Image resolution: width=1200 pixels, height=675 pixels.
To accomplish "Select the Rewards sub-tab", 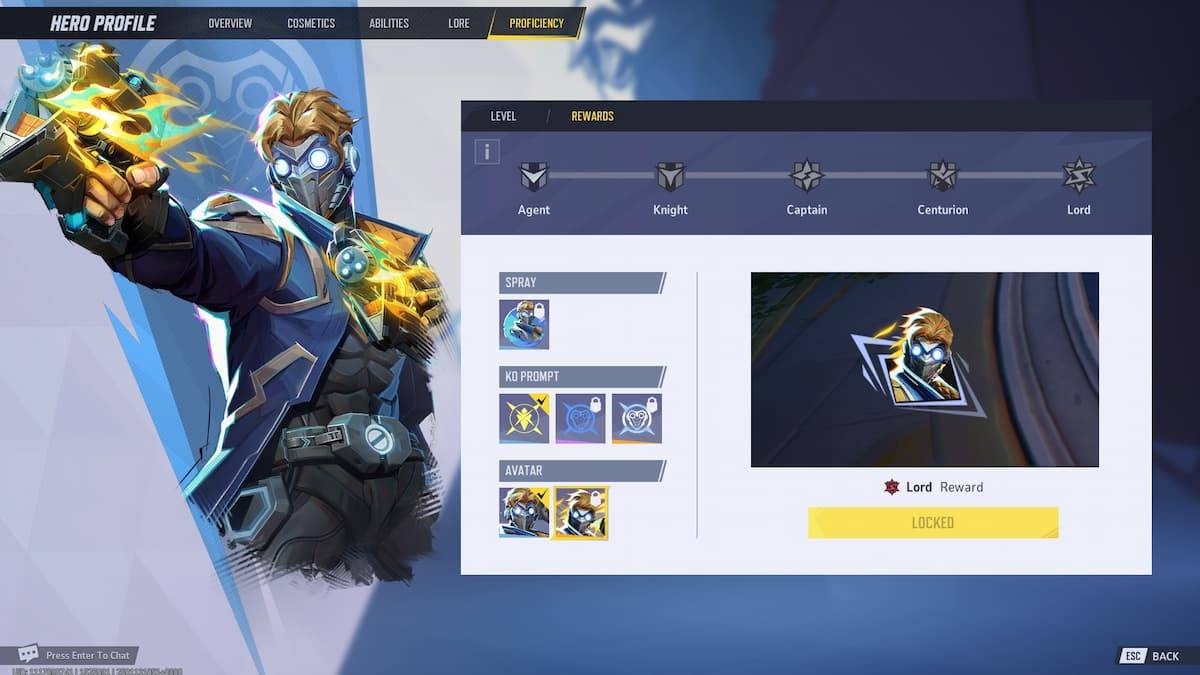I will (x=592, y=116).
